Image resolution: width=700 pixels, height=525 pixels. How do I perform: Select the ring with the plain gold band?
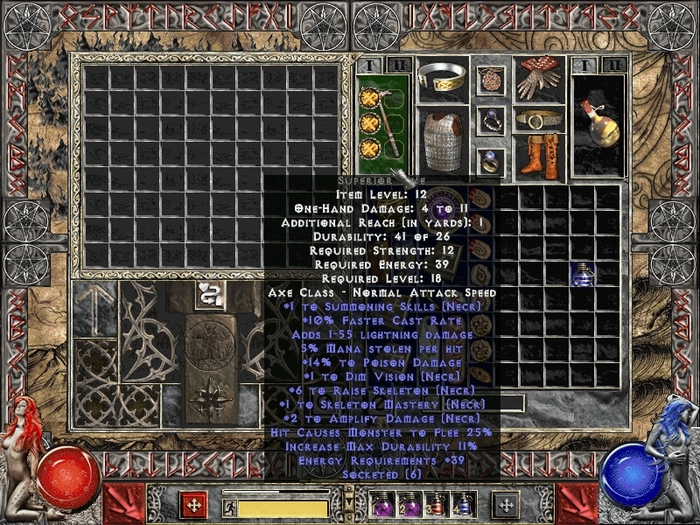click(490, 158)
